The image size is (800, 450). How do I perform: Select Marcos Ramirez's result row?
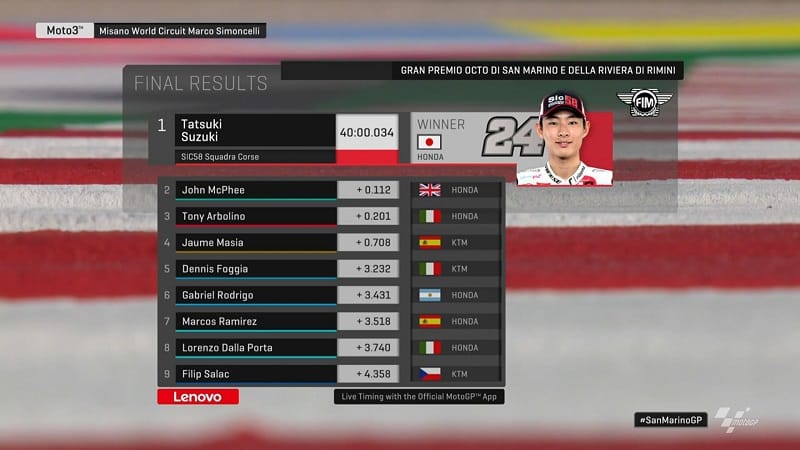tap(256, 321)
